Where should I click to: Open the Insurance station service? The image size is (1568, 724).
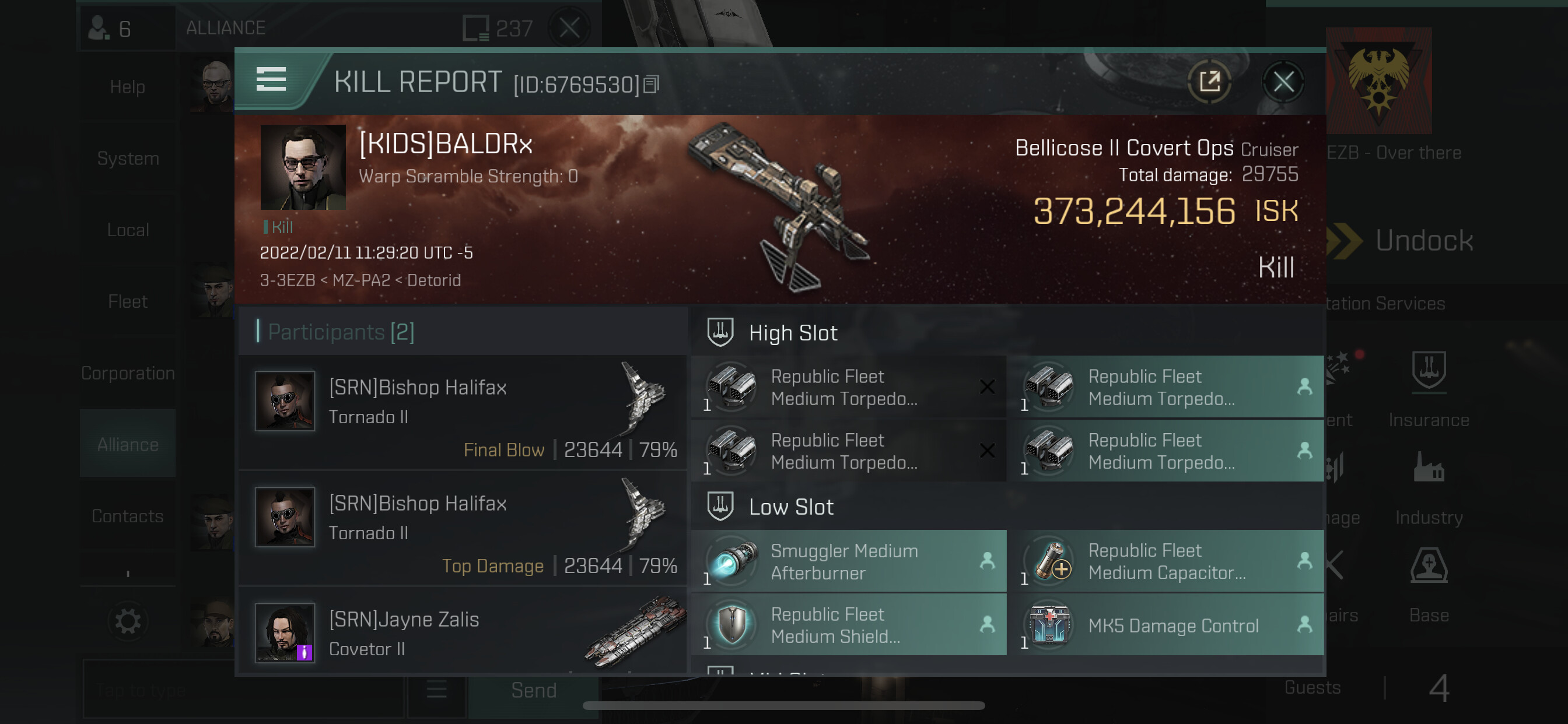[x=1428, y=389]
